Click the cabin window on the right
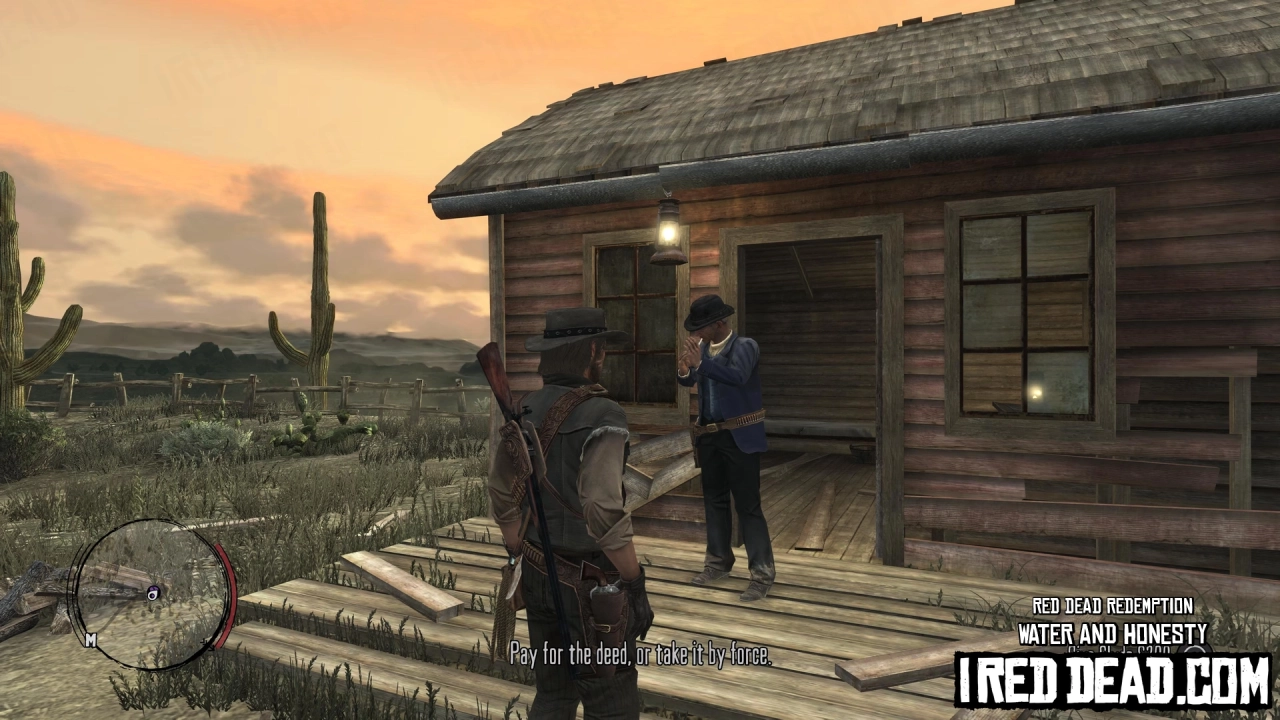 coord(1025,310)
